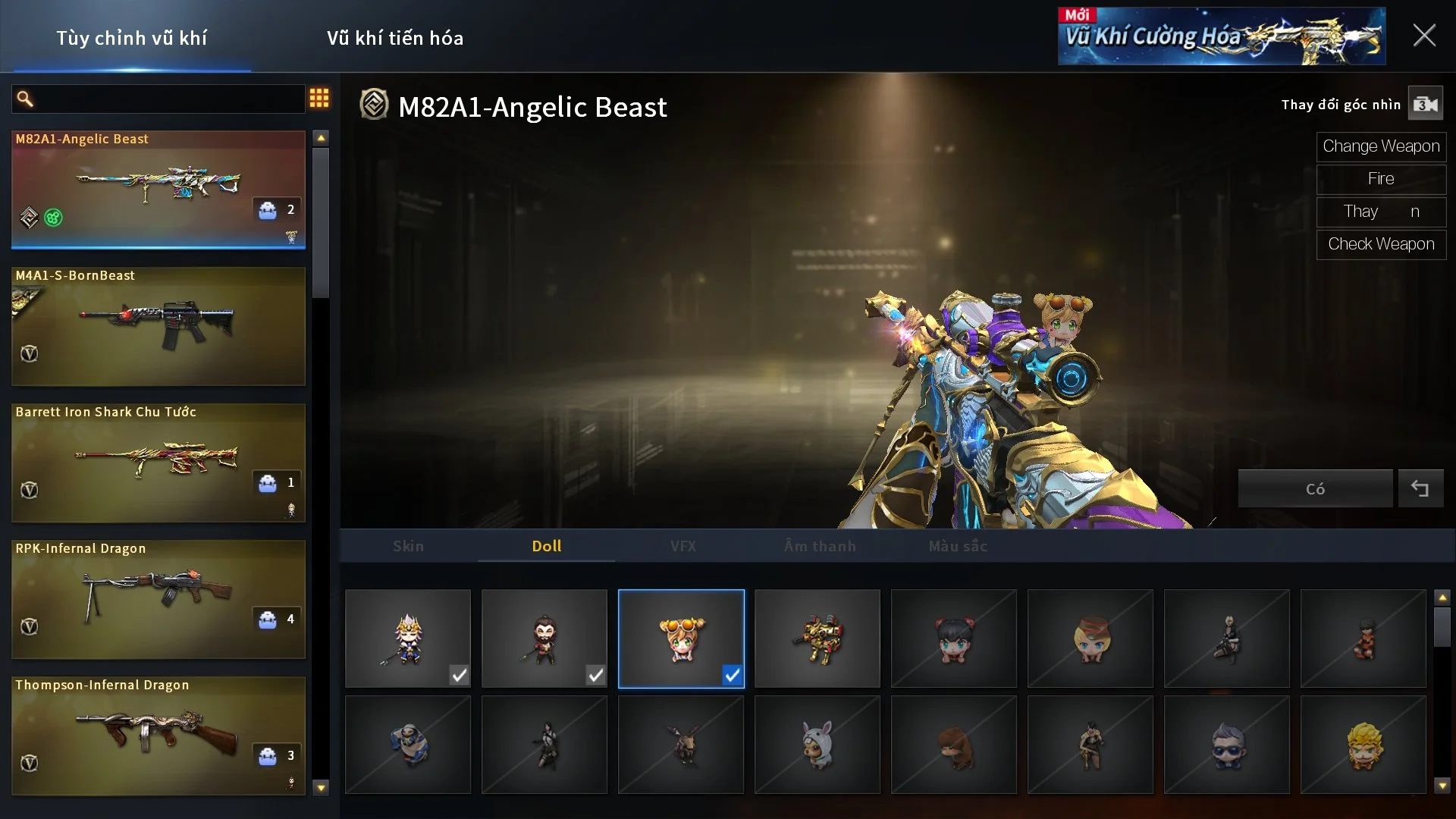Select the RPK-Infernal Dragon entry
This screenshot has height=819, width=1456.
click(158, 599)
